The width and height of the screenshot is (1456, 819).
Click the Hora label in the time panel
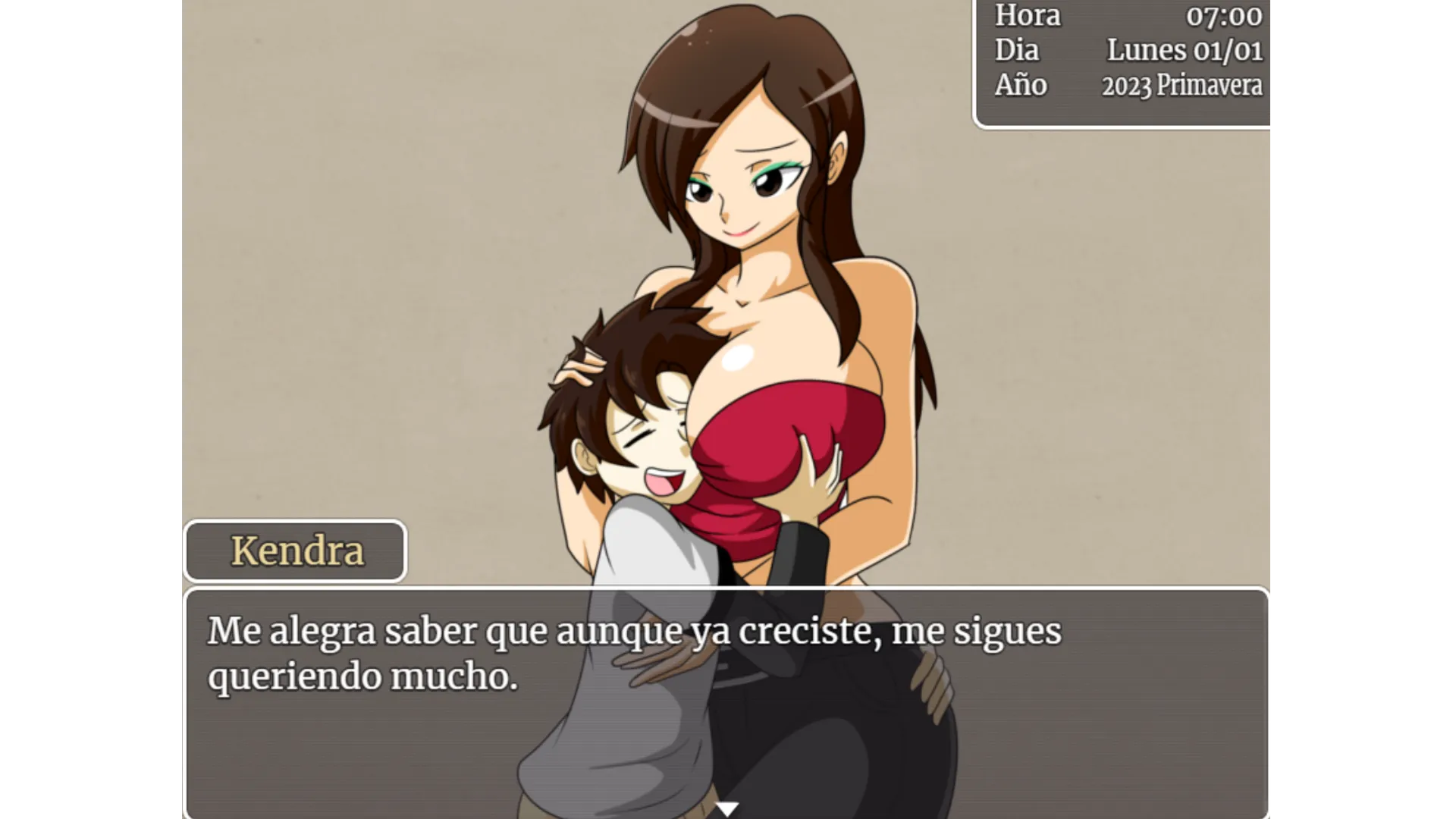[x=1028, y=17]
